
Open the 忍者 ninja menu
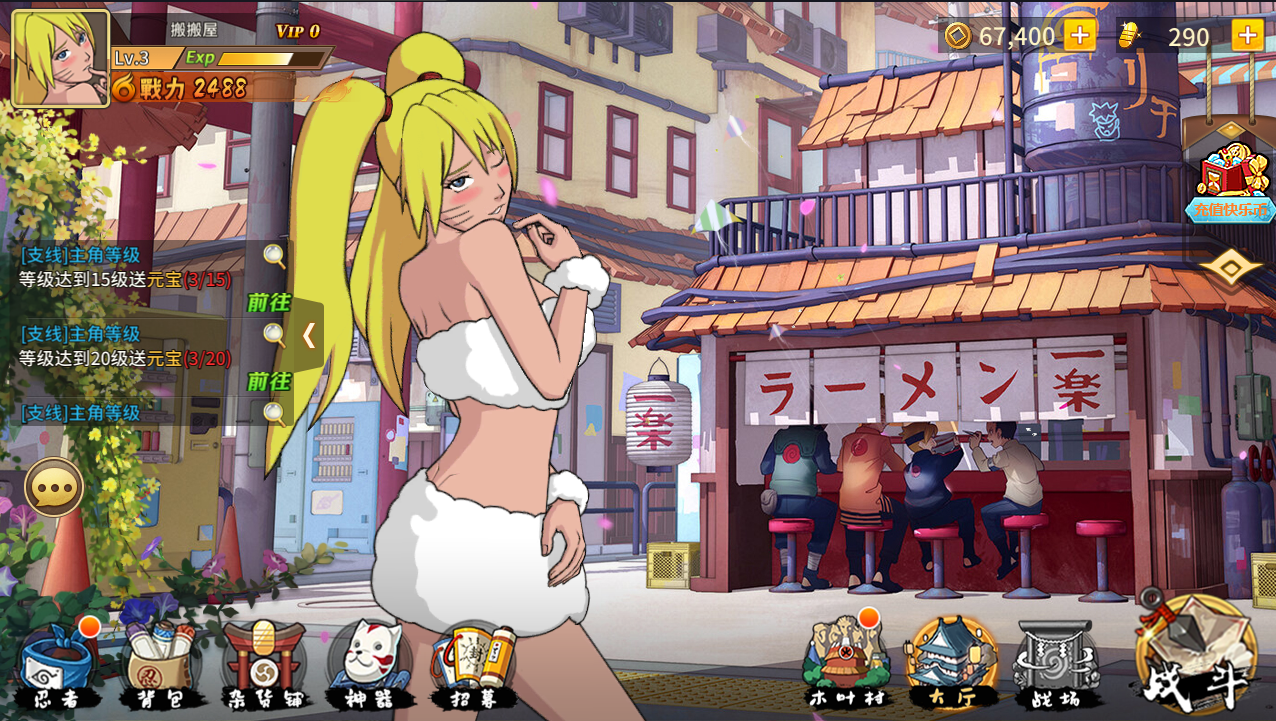pos(58,665)
